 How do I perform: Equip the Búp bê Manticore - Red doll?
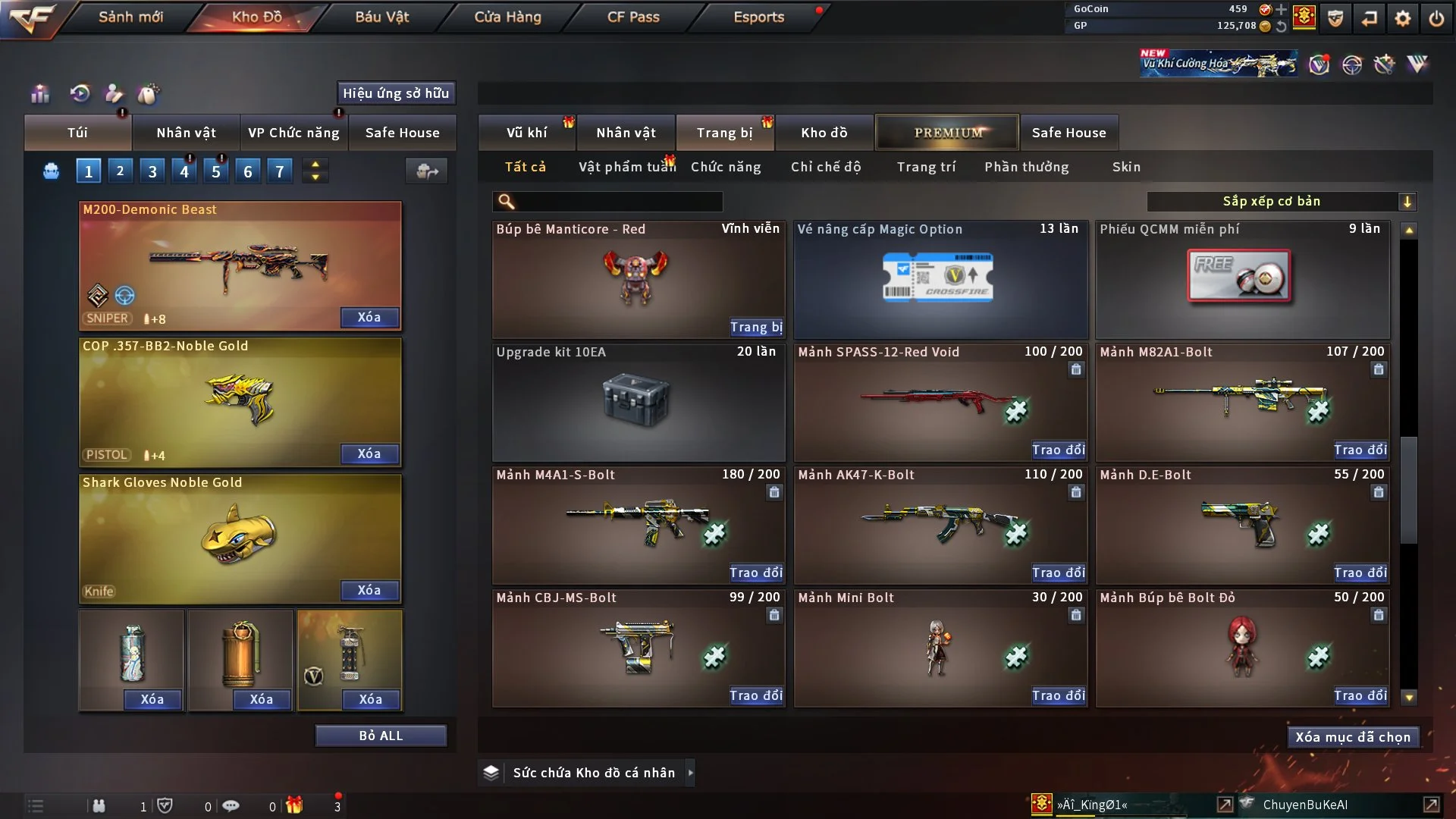(756, 327)
